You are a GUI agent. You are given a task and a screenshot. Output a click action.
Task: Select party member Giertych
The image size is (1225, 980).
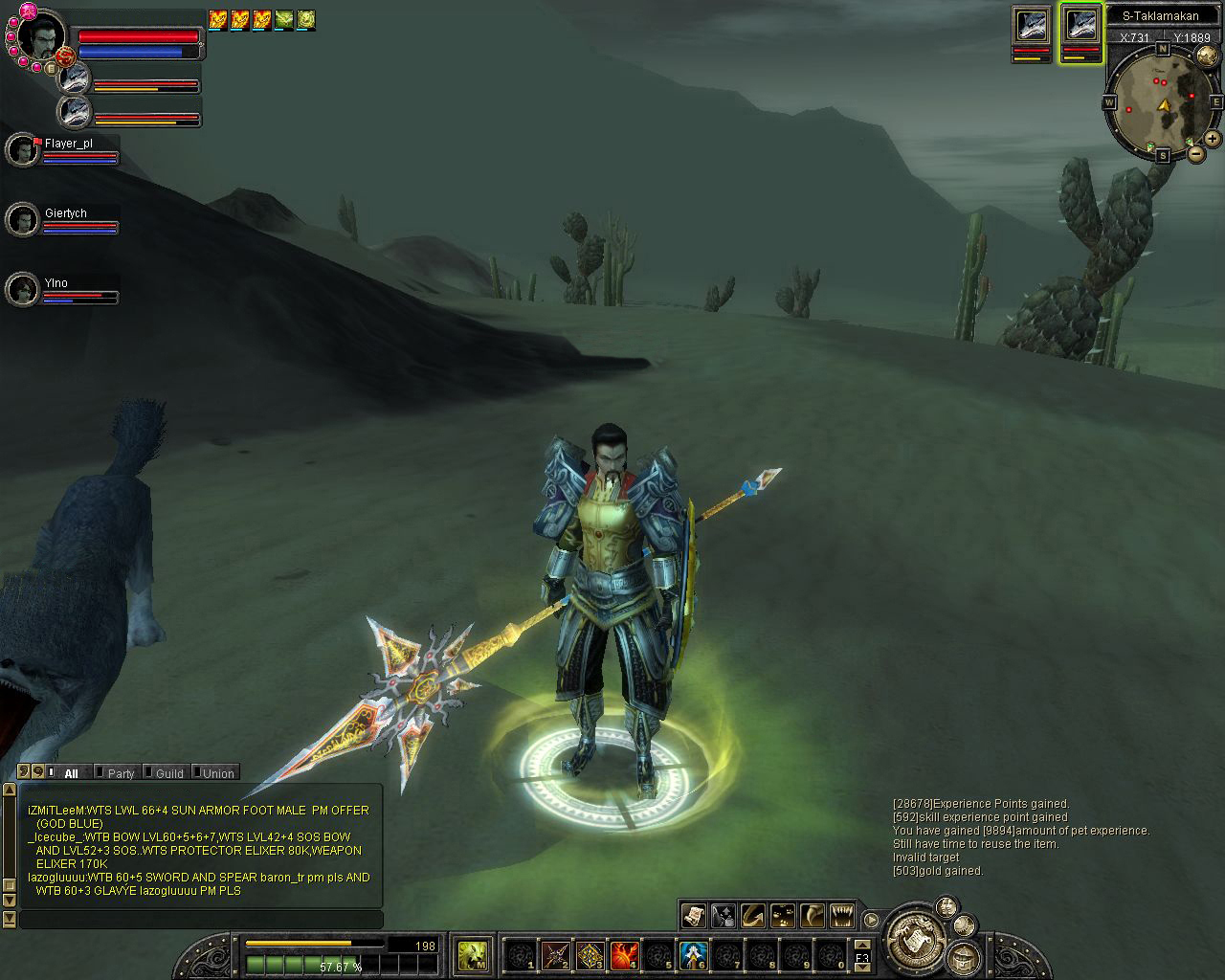tap(23, 220)
